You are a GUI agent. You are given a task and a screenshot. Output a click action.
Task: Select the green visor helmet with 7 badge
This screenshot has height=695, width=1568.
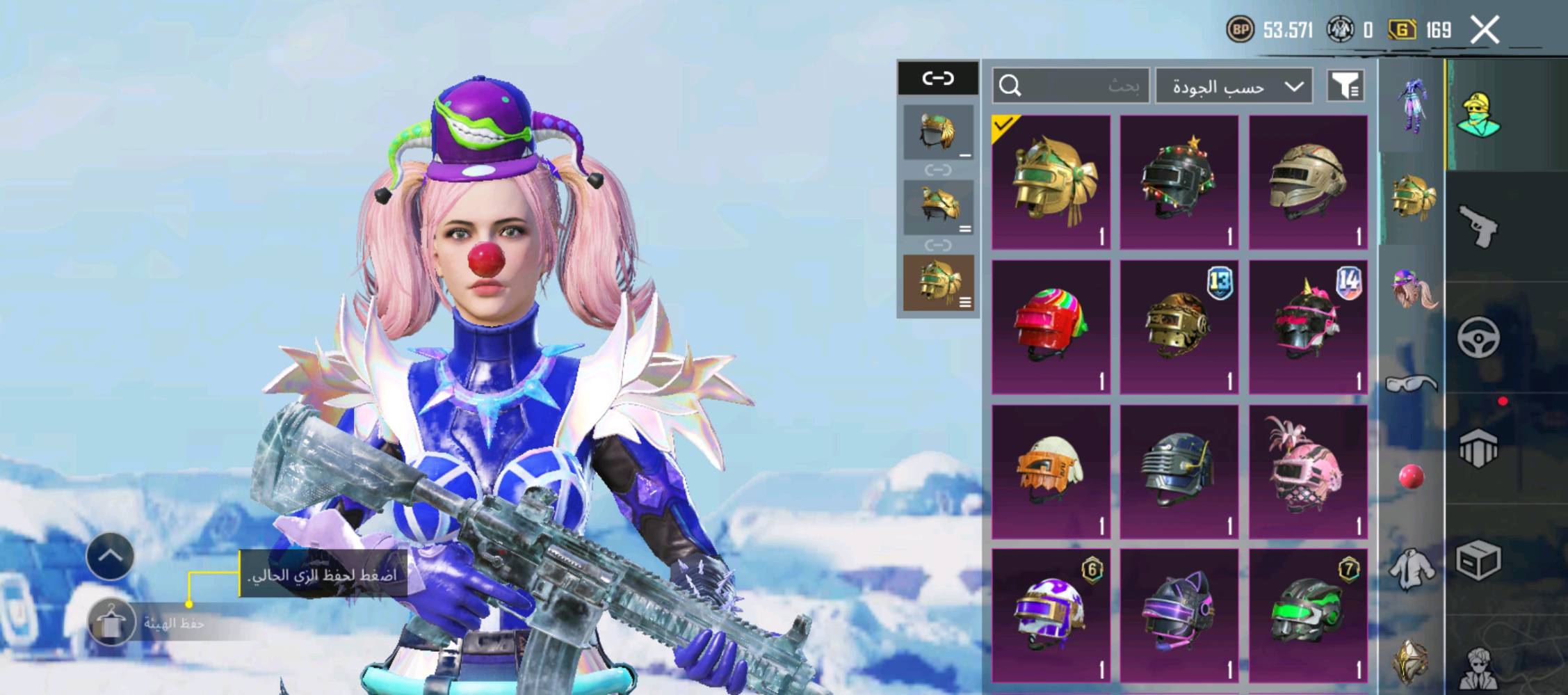pyautogui.click(x=1308, y=616)
